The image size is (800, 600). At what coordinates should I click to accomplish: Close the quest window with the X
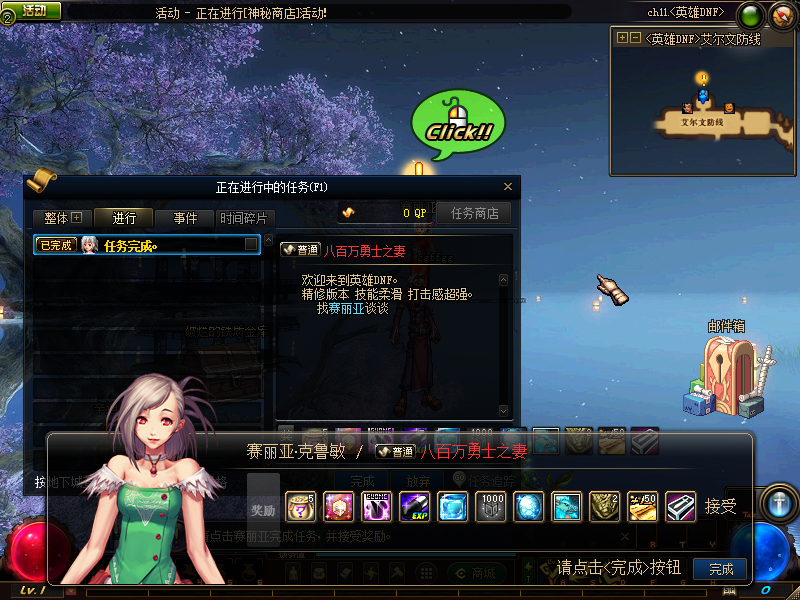(x=508, y=187)
